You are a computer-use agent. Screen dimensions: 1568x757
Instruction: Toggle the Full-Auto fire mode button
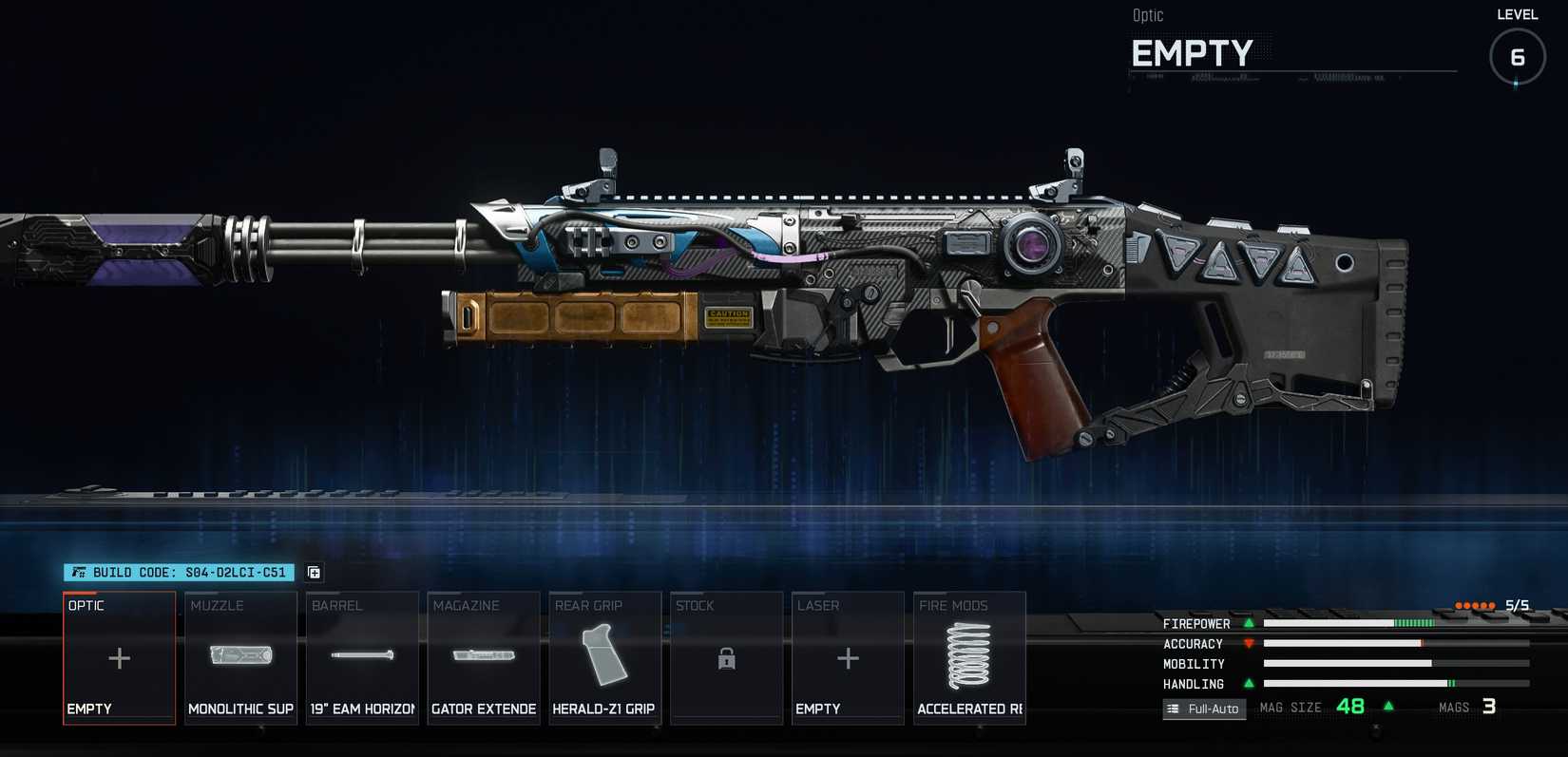point(1204,709)
